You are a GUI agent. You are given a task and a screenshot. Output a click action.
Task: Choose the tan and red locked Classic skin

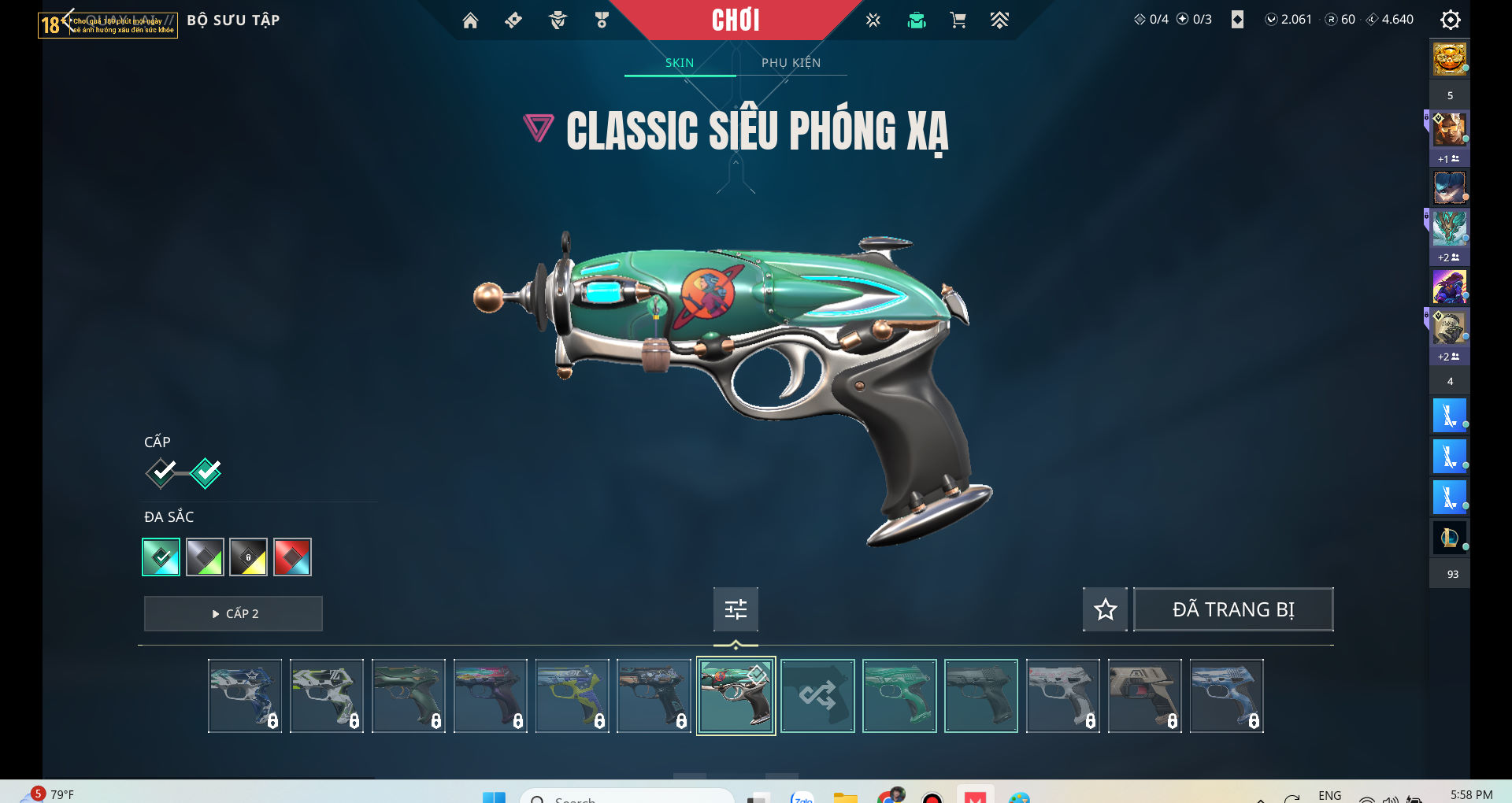(1144, 696)
